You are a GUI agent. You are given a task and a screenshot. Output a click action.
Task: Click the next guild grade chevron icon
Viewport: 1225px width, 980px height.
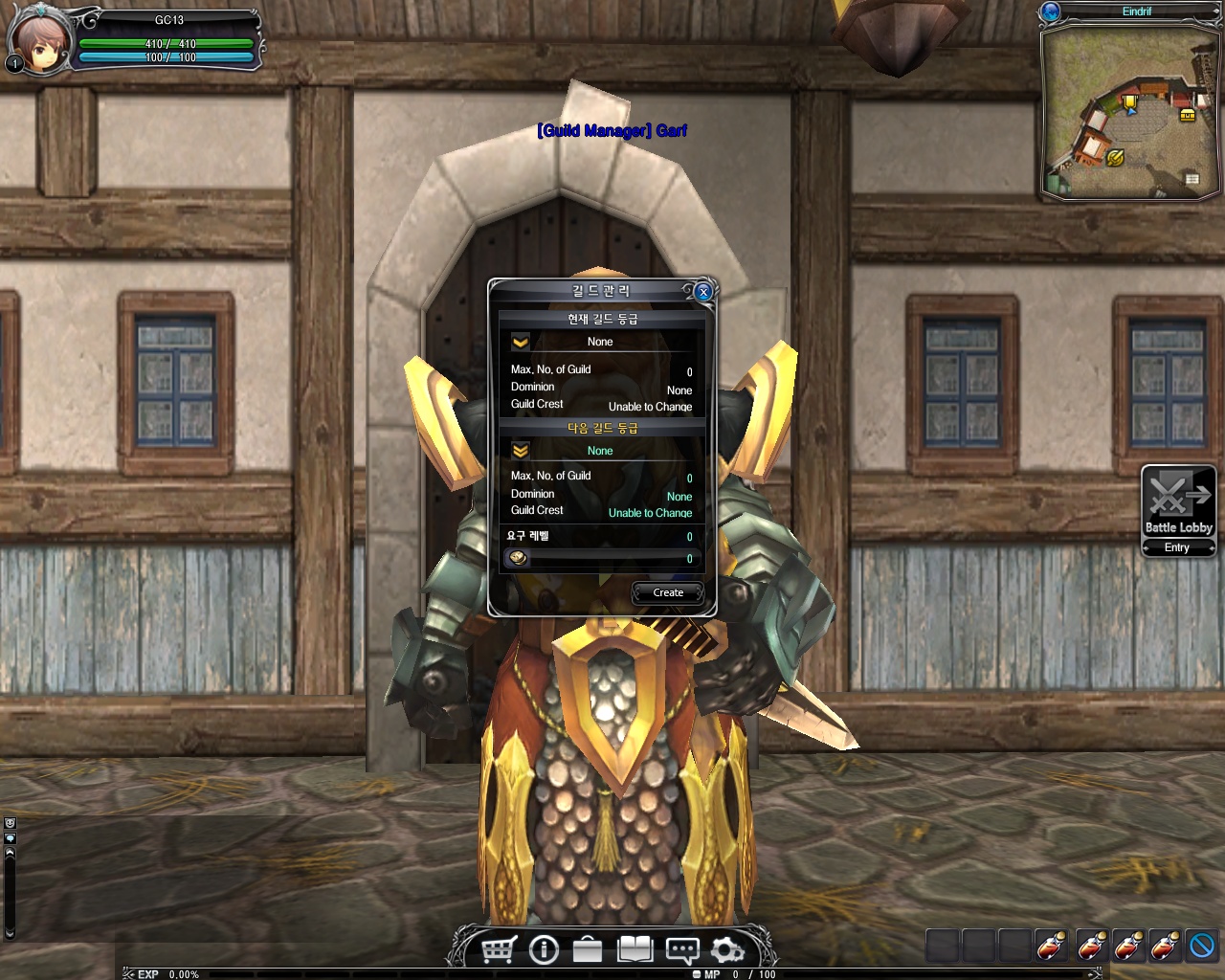click(x=521, y=450)
